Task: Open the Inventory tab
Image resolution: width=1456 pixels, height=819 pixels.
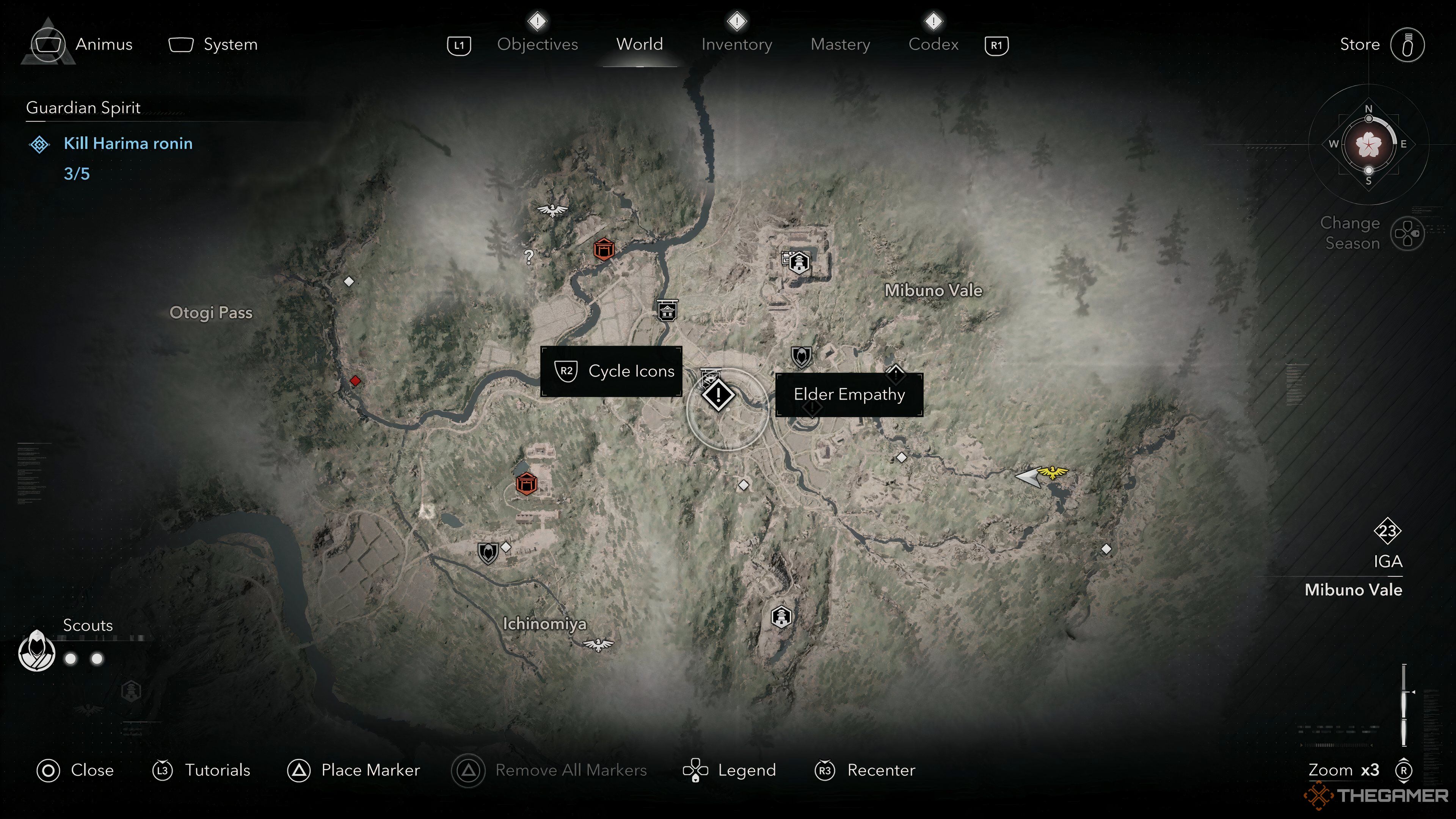Action: pyautogui.click(x=736, y=44)
